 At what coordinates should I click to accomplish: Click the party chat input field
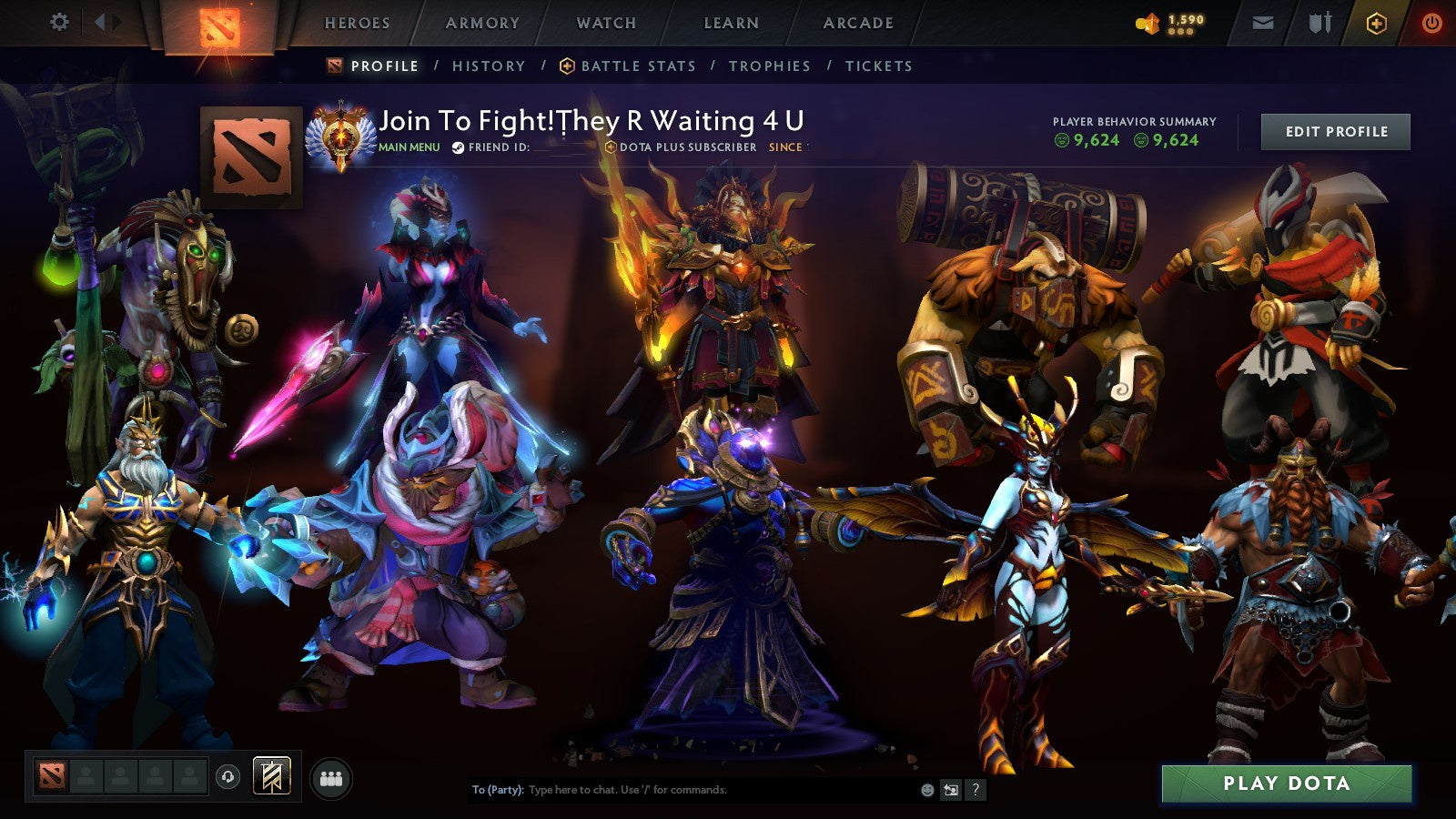click(x=682, y=790)
